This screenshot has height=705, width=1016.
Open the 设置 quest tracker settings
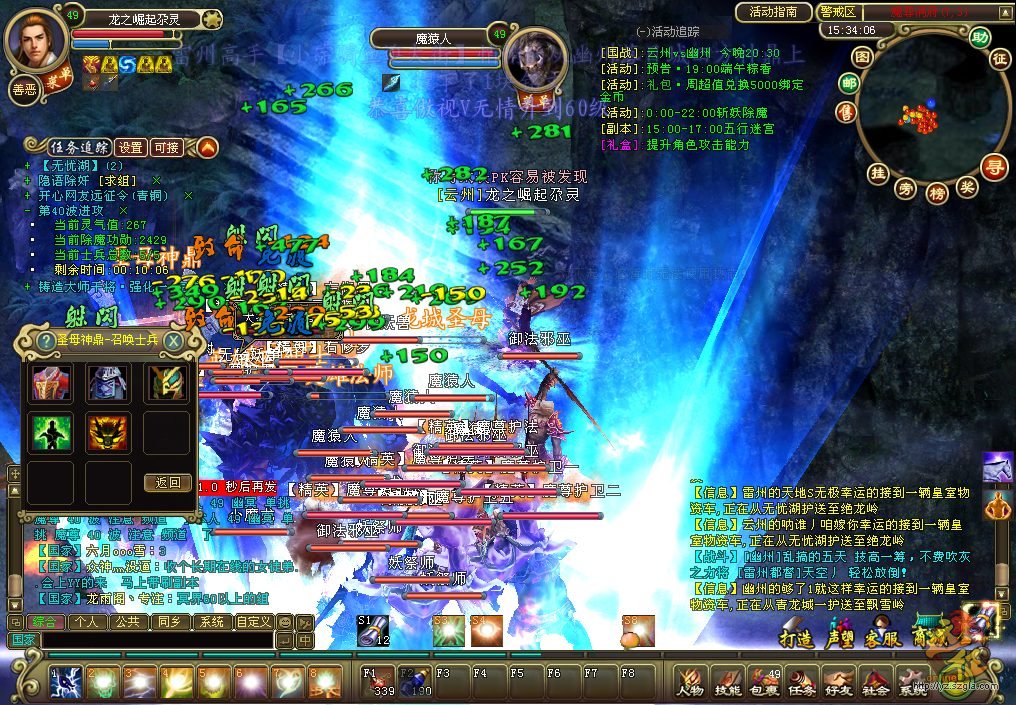pyautogui.click(x=129, y=147)
